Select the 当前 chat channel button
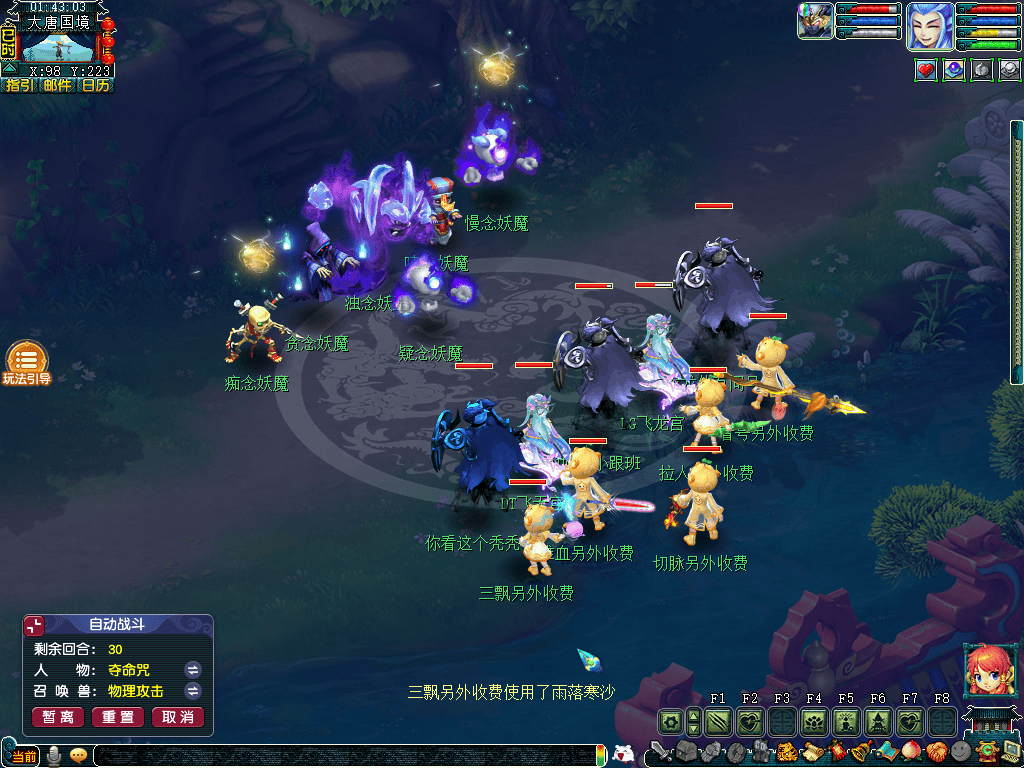This screenshot has height=768, width=1024. click(x=24, y=756)
